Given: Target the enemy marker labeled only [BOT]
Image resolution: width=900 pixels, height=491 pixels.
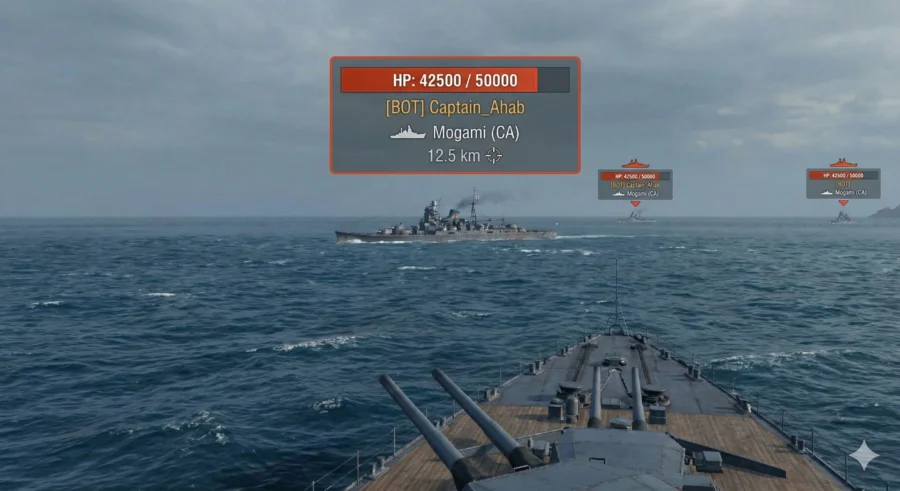Looking at the screenshot, I should 843,183.
